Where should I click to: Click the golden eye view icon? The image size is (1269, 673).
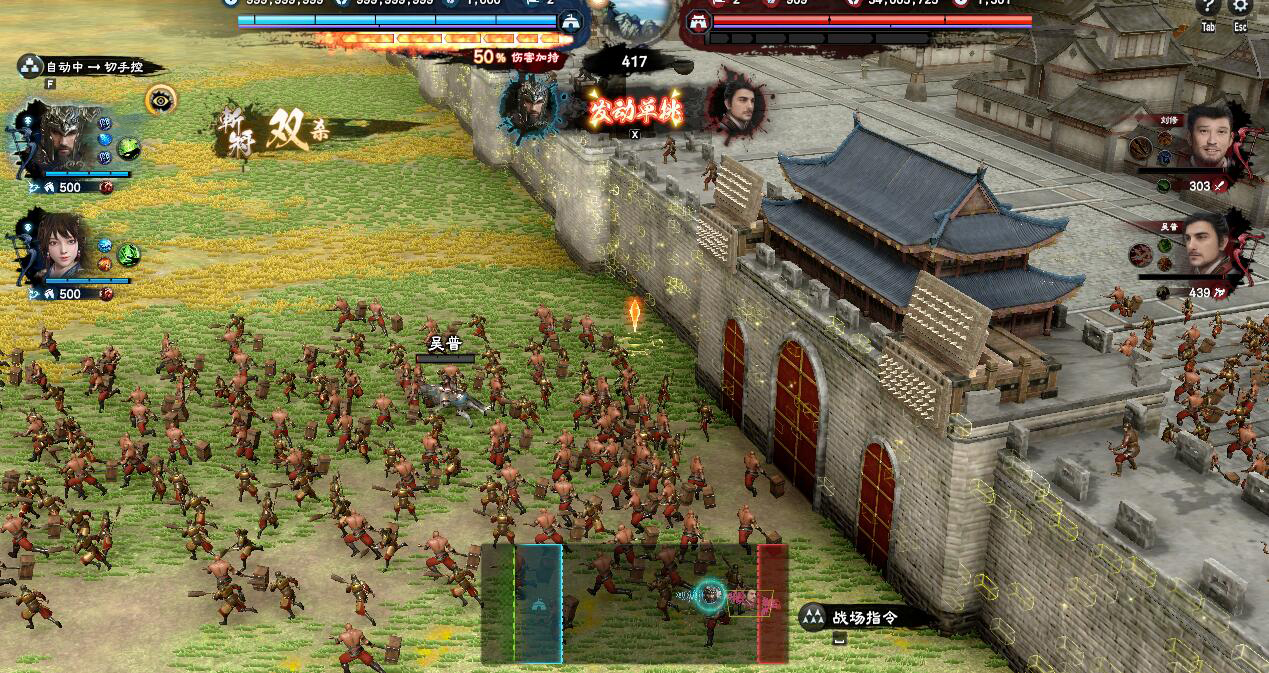coord(160,99)
